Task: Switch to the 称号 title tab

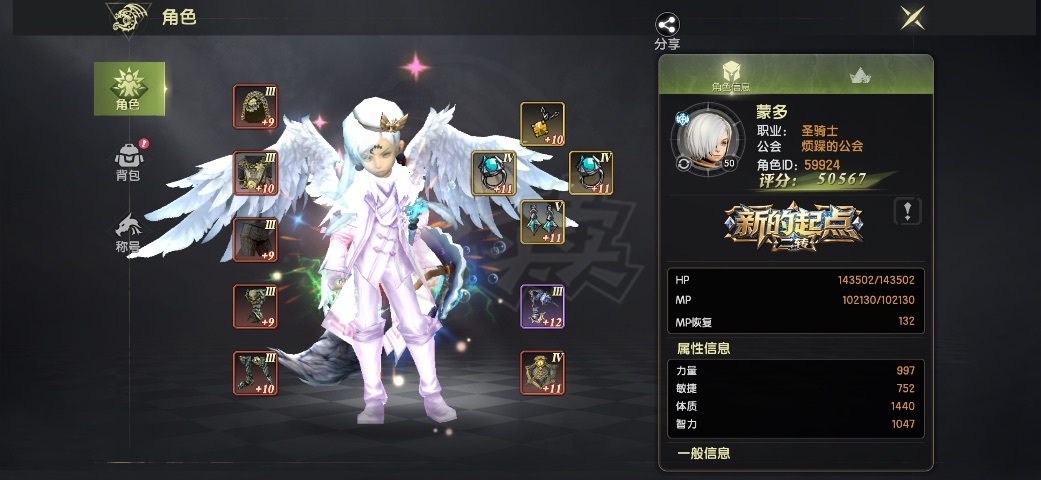Action: [128, 233]
